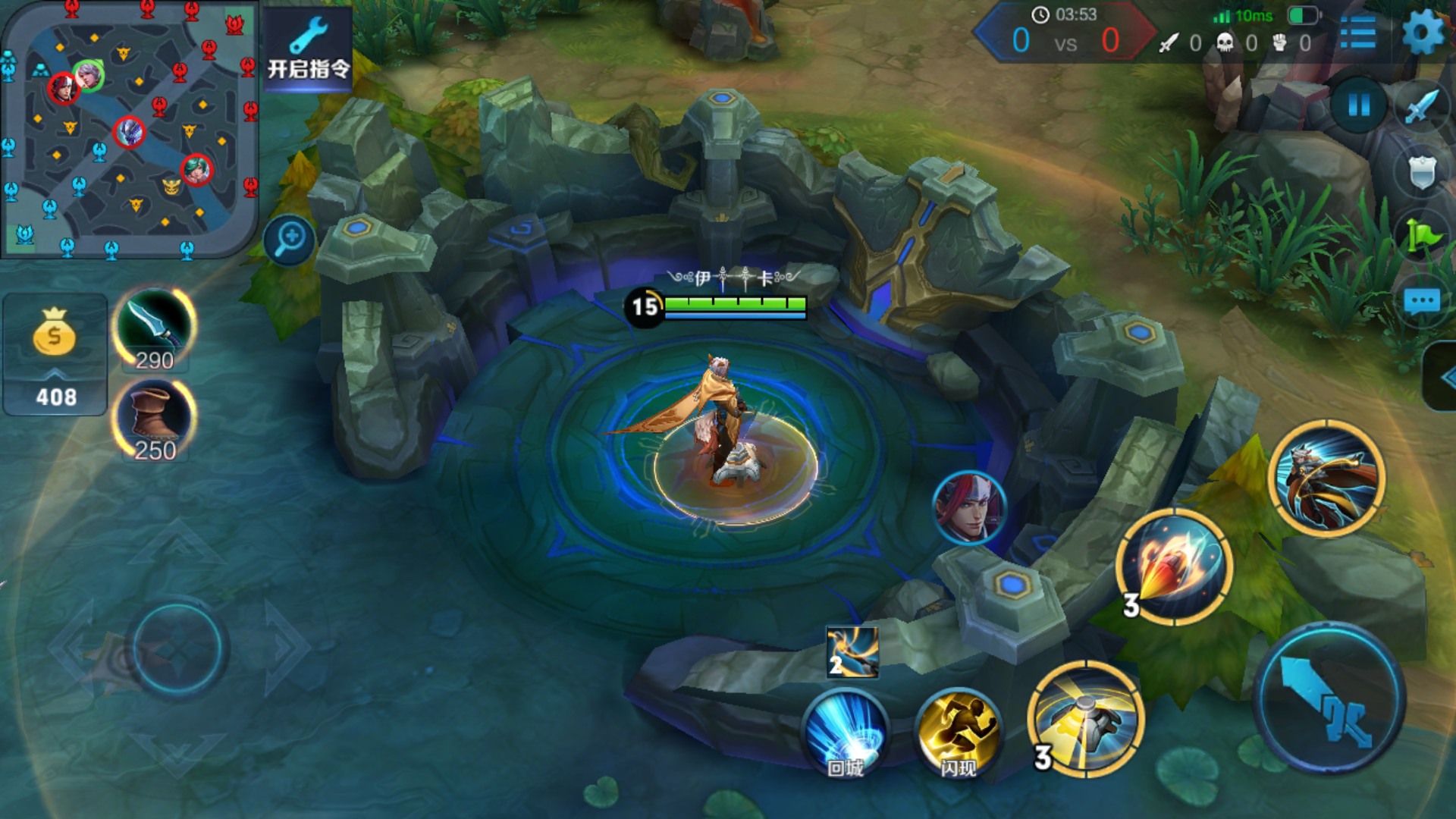Tap the basic attack sword button
This screenshot has width=1456, height=819.
[1329, 698]
